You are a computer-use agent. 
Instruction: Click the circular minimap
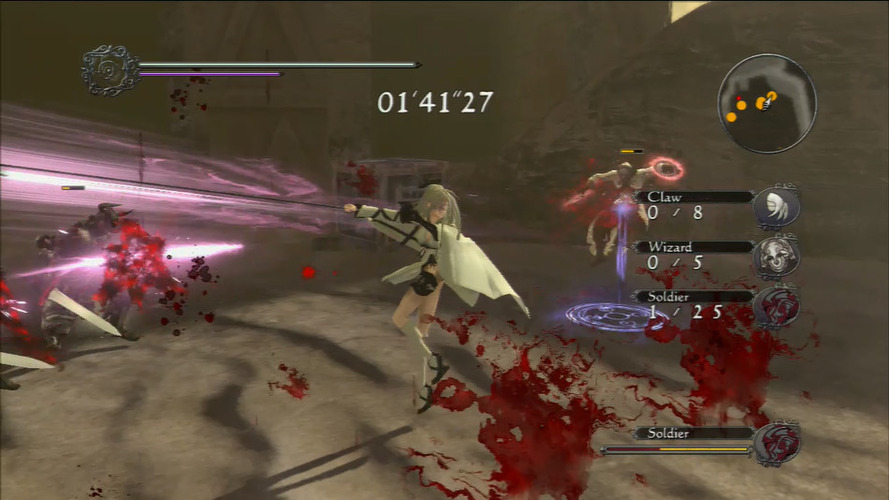pos(766,103)
